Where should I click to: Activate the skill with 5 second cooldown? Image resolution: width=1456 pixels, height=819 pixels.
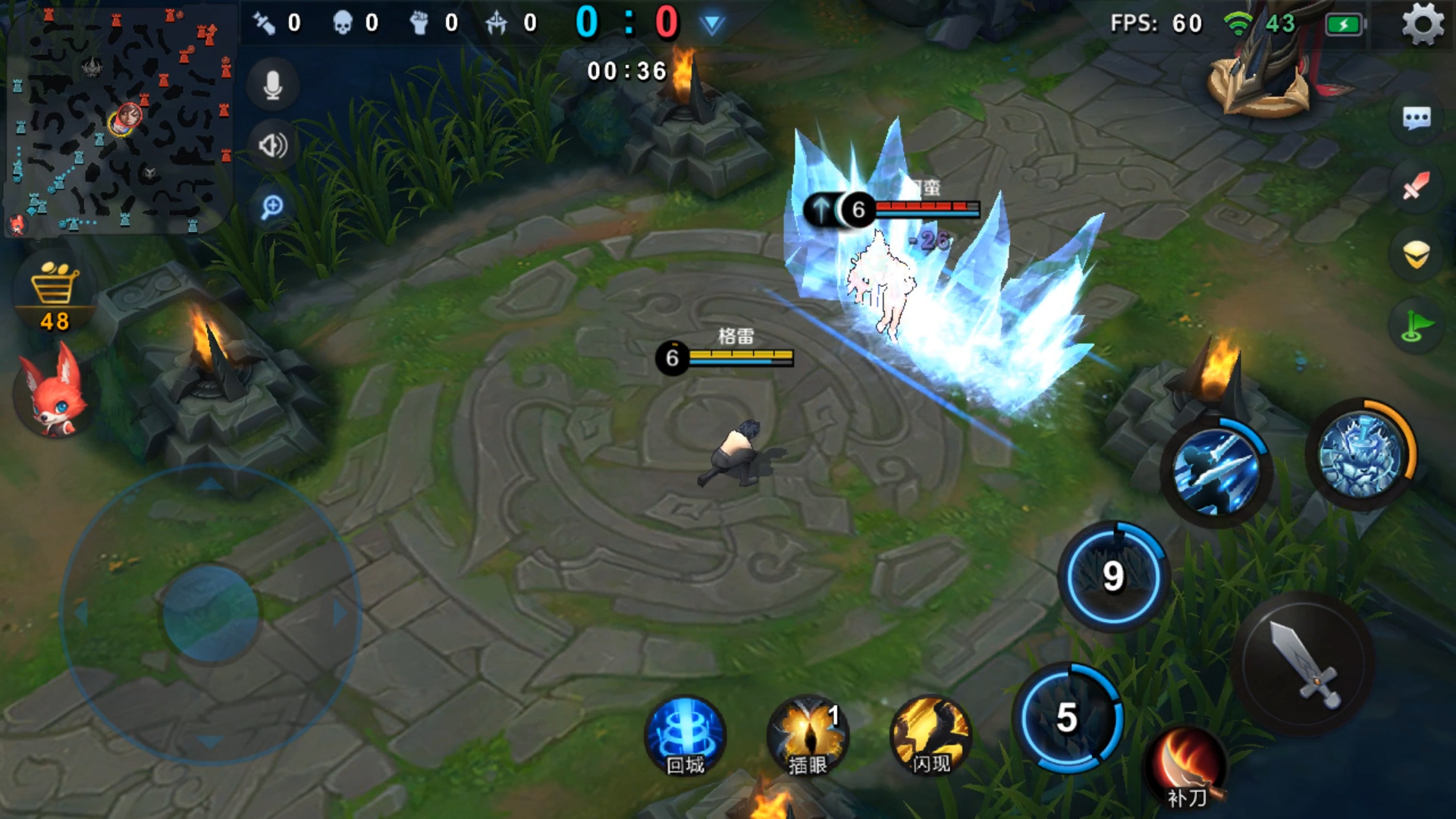[x=1068, y=717]
